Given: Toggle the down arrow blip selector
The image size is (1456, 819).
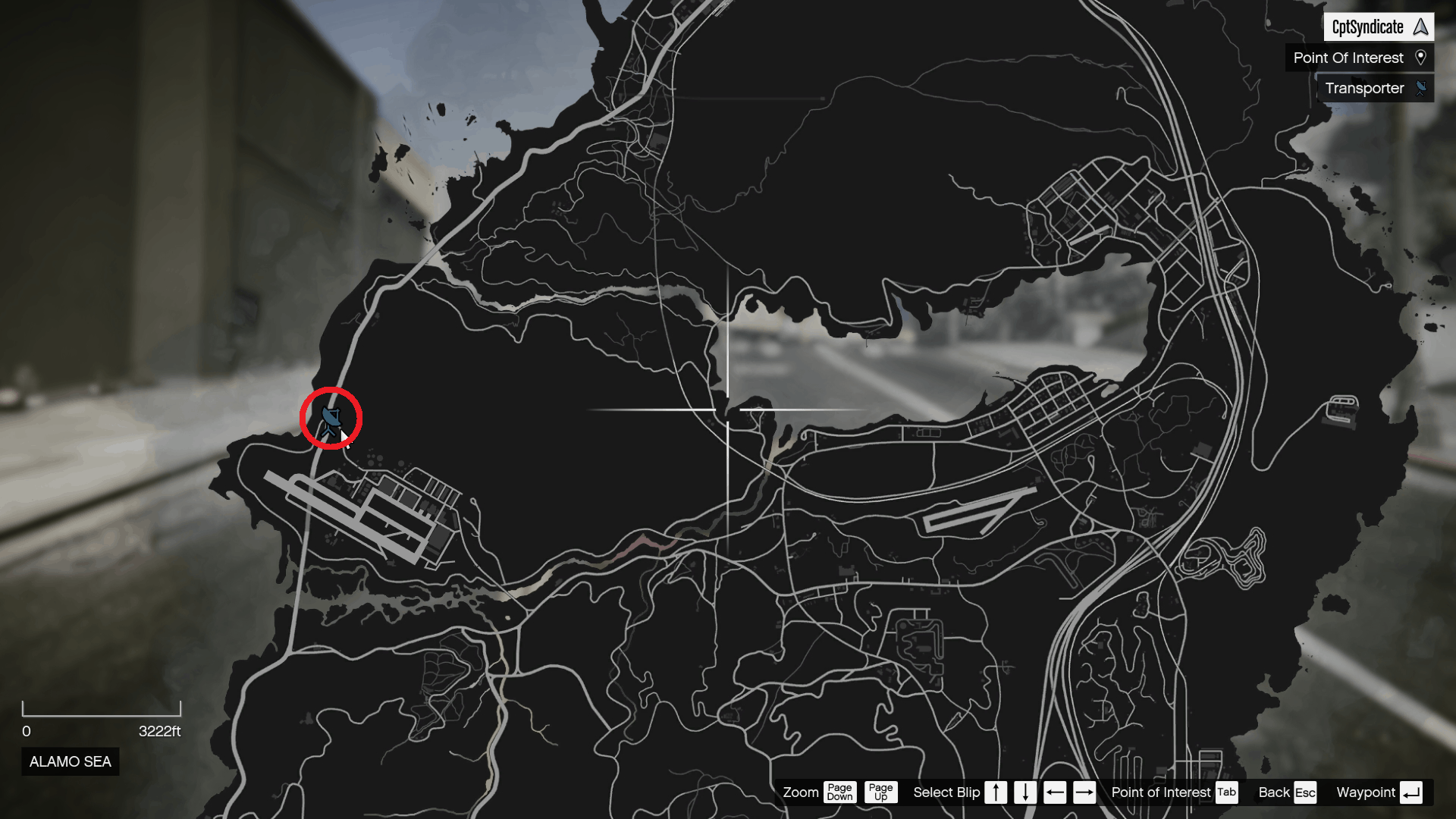Looking at the screenshot, I should tap(1025, 792).
